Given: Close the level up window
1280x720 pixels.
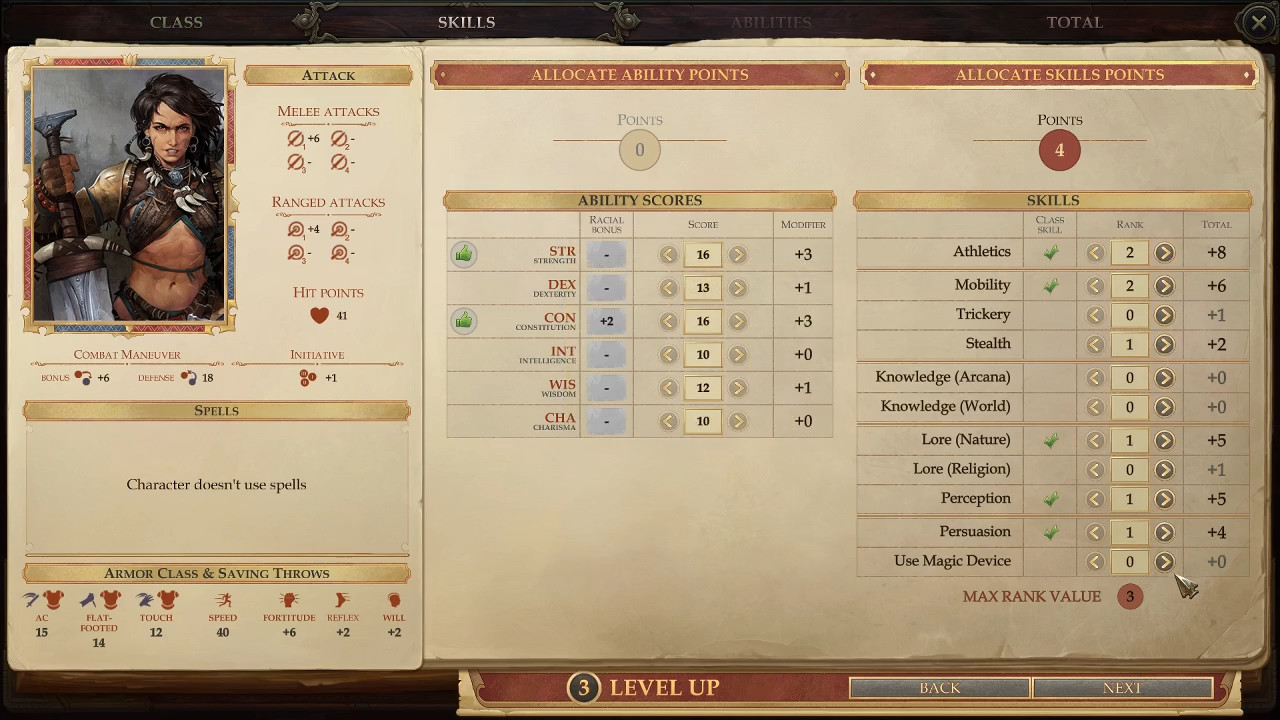Looking at the screenshot, I should click(1258, 22).
